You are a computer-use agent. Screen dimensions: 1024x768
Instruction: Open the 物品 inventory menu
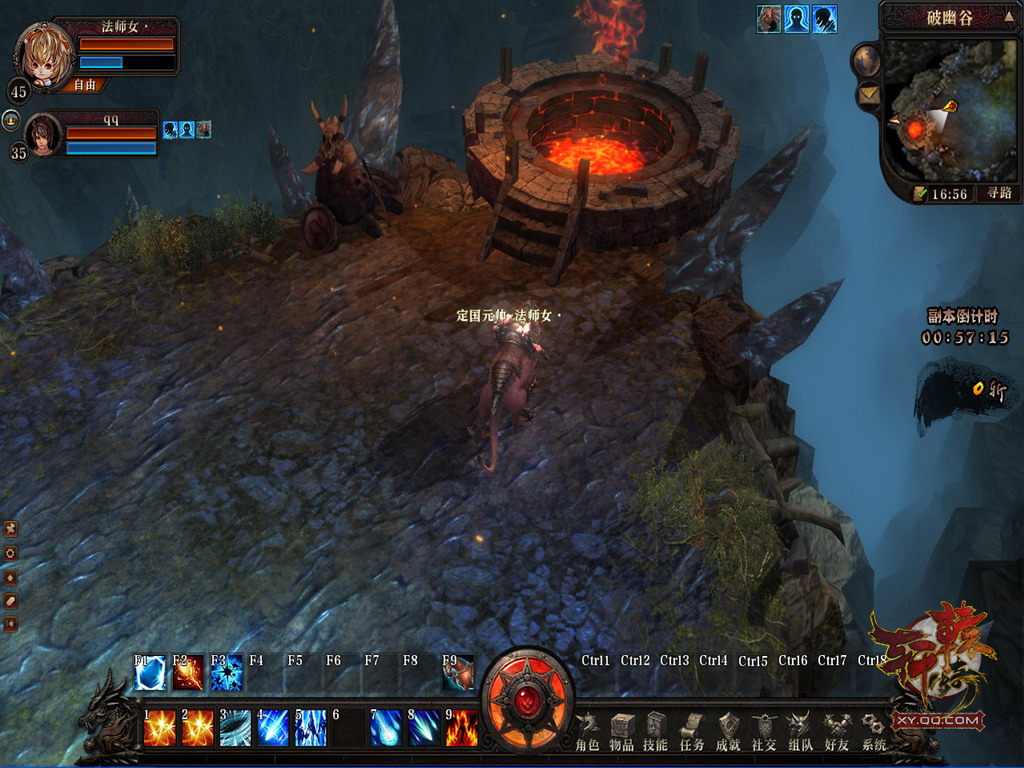pyautogui.click(x=622, y=731)
